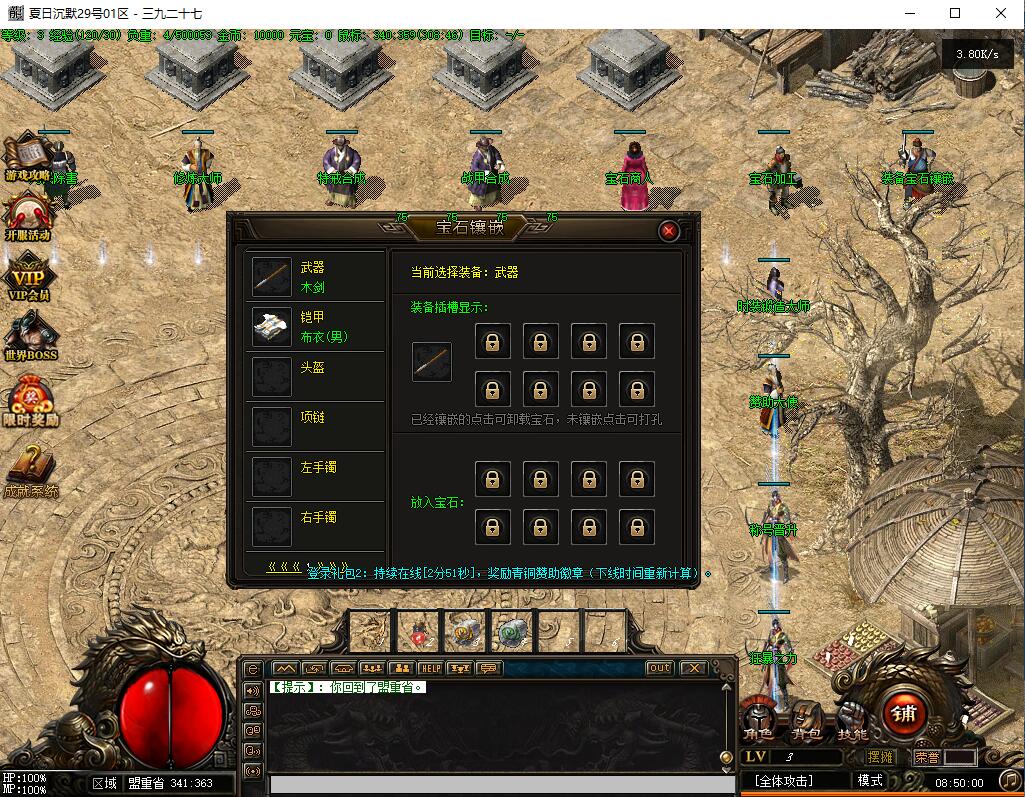Claim the 限时奖励 timed reward icon
This screenshot has height=797, width=1025.
30,401
